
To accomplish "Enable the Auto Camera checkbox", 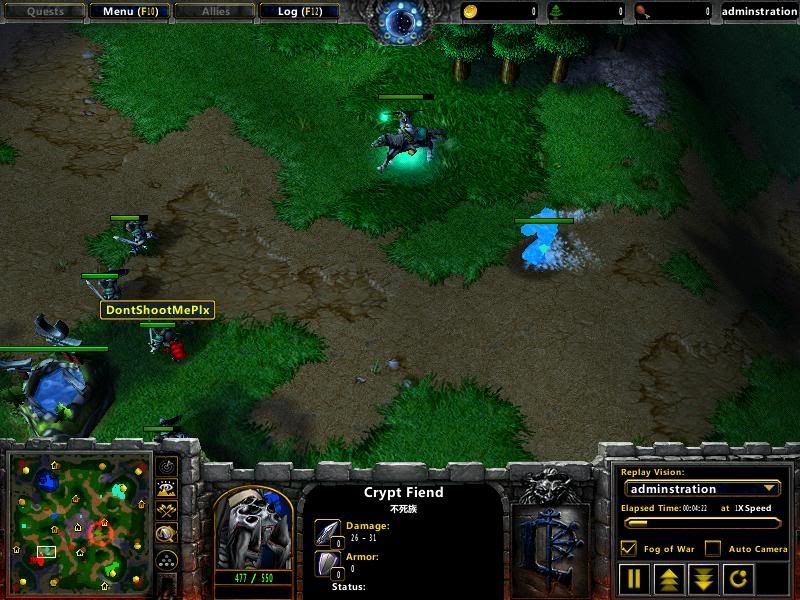I will tap(713, 548).
